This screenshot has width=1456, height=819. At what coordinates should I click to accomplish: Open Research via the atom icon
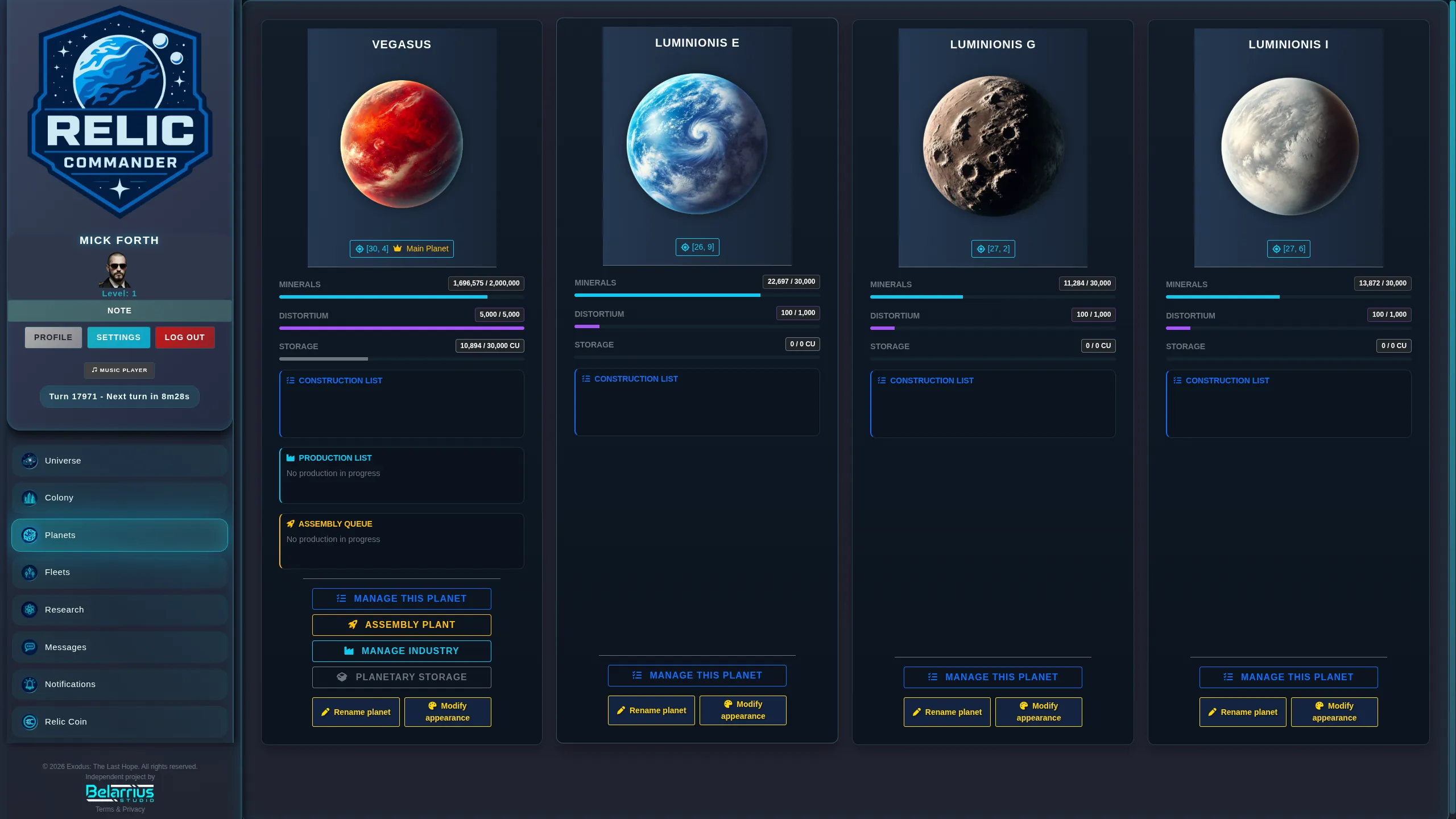click(x=29, y=609)
